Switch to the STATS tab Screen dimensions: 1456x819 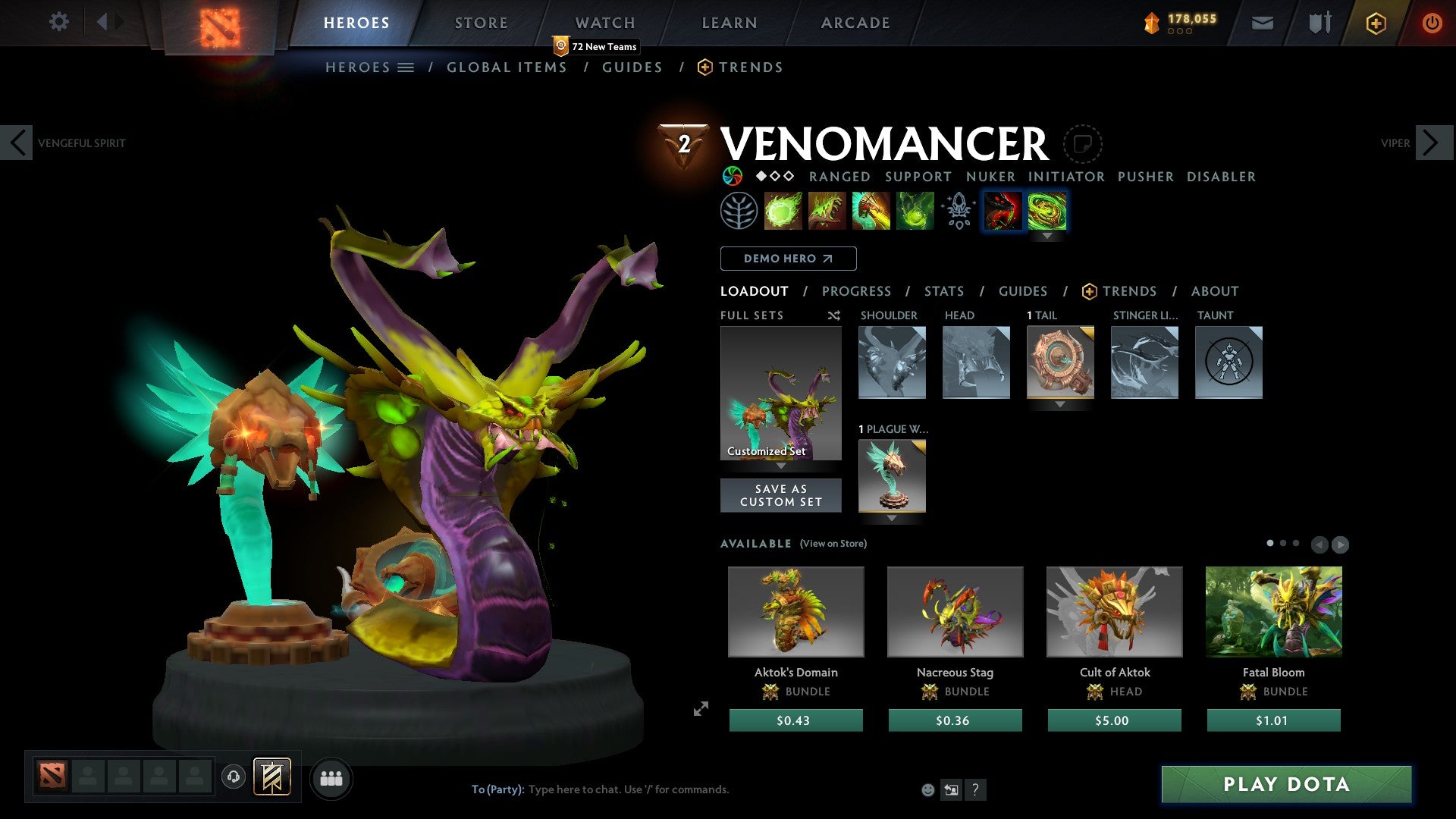pos(944,291)
